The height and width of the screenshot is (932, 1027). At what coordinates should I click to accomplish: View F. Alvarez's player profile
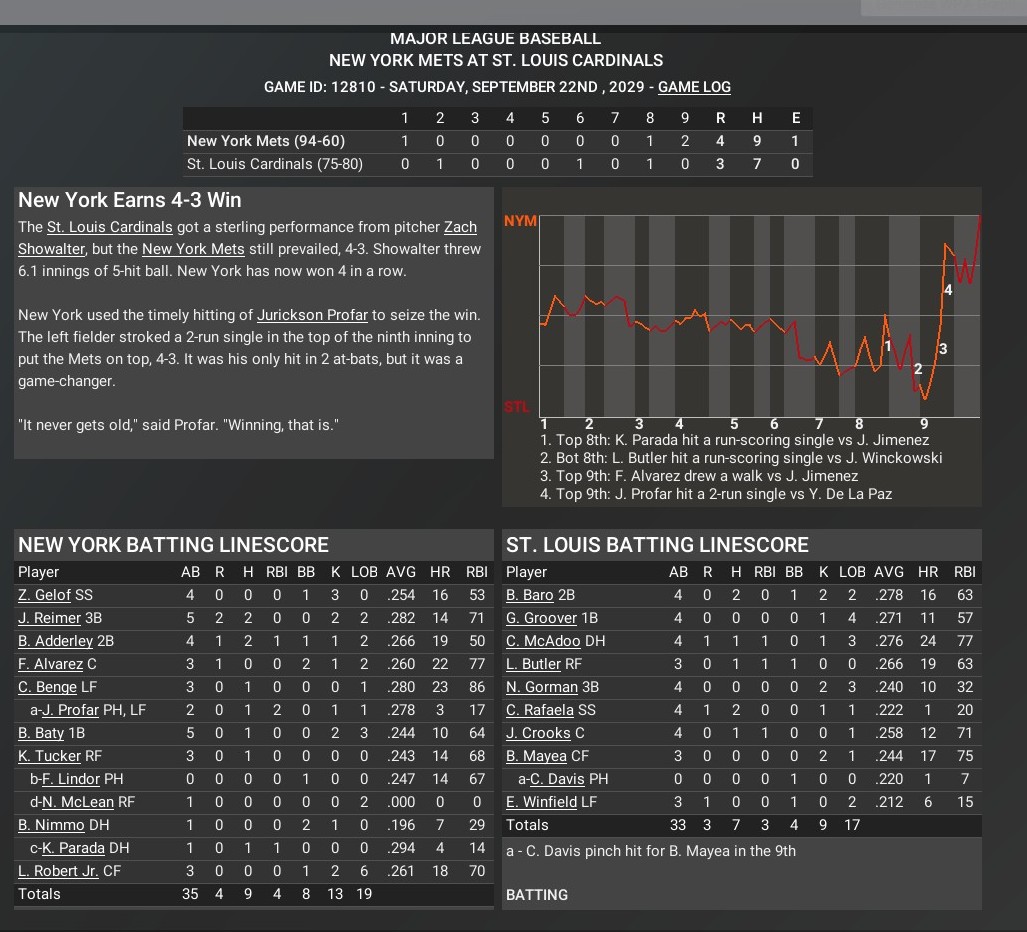[50, 664]
